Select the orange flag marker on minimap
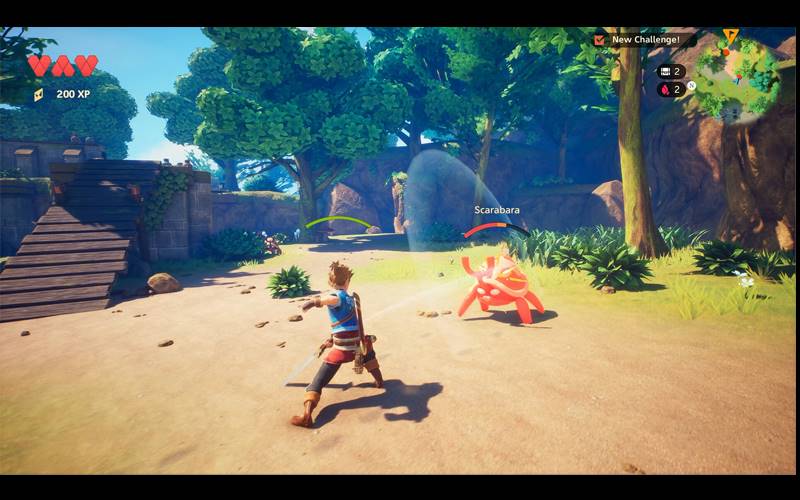 click(x=731, y=37)
